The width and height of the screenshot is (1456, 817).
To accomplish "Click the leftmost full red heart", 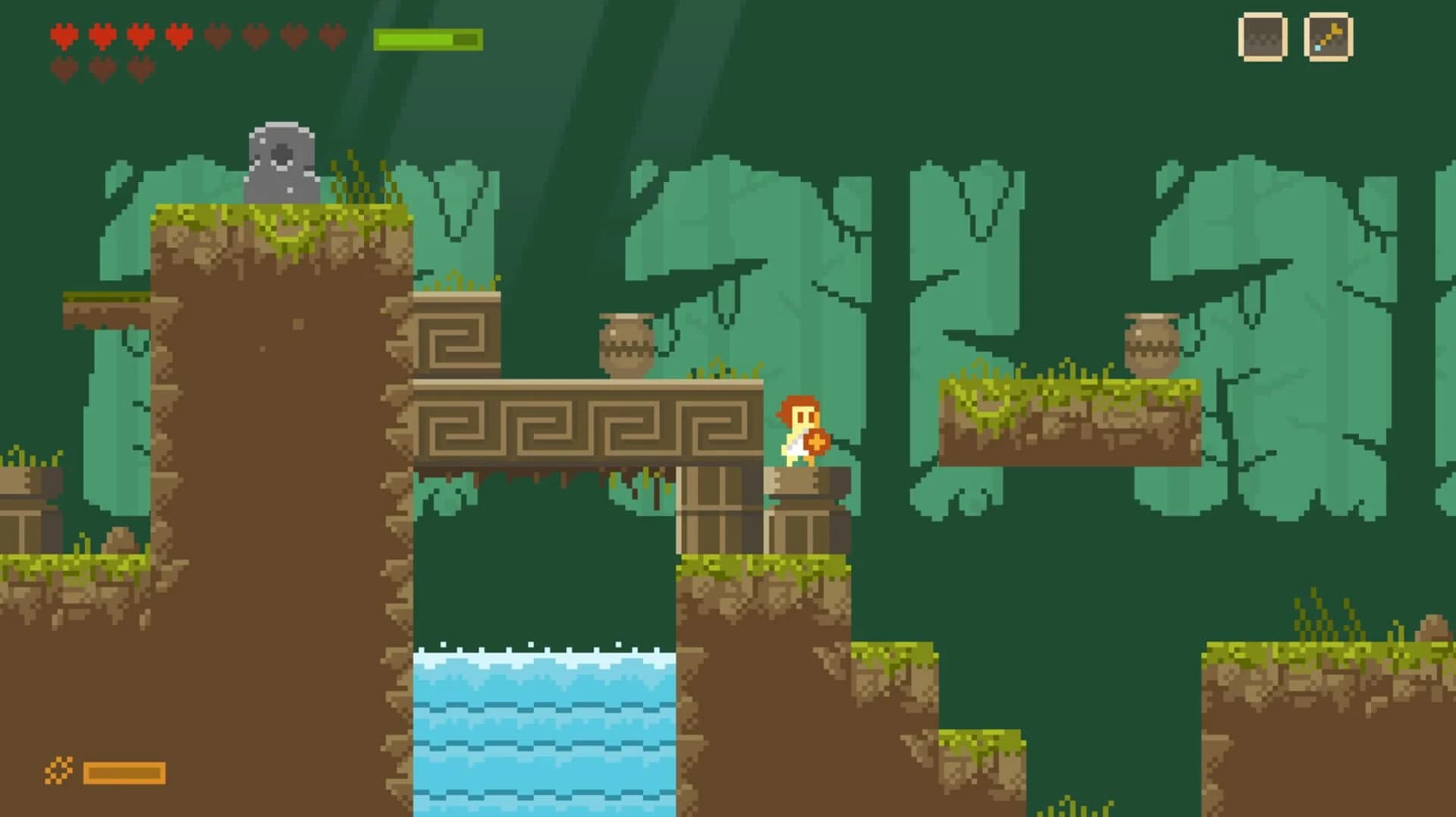I will click(x=64, y=36).
